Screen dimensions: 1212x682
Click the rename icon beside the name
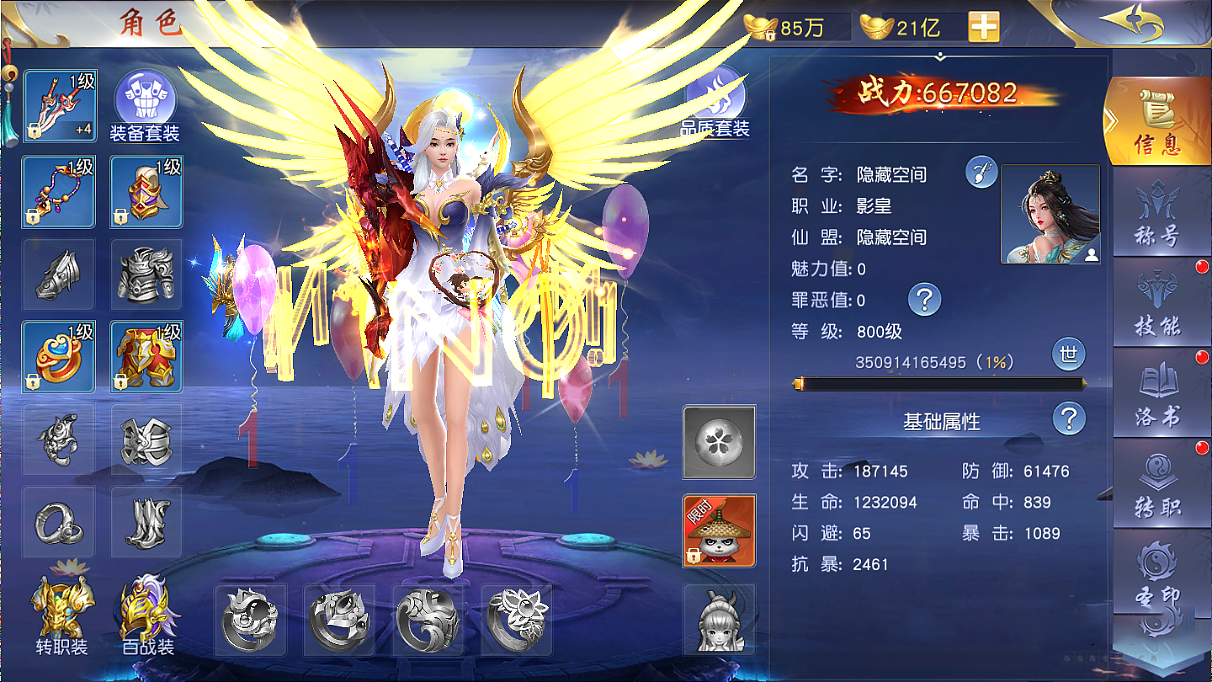pyautogui.click(x=981, y=173)
